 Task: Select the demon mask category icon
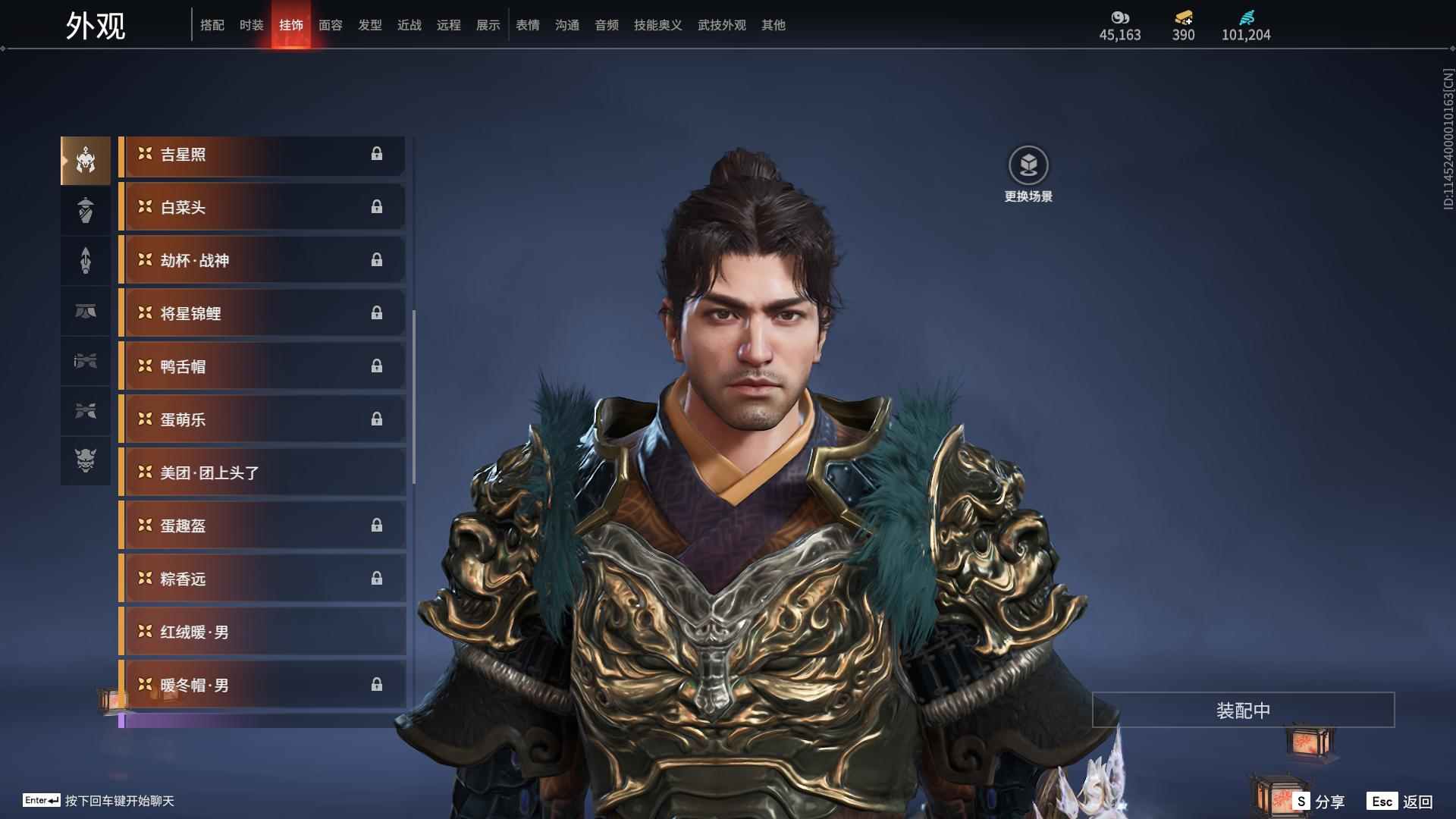(86, 460)
